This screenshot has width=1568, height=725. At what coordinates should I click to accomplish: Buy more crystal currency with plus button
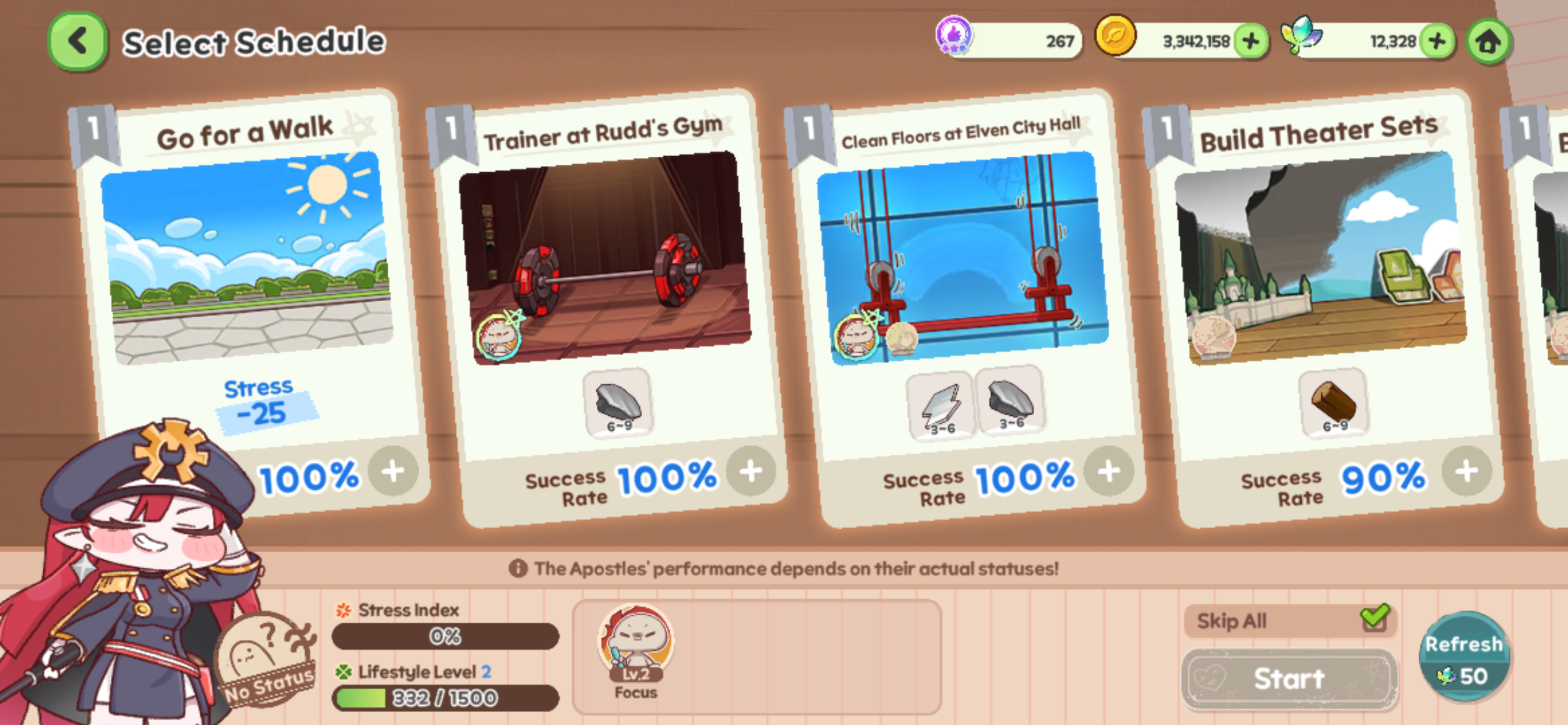pos(1437,42)
